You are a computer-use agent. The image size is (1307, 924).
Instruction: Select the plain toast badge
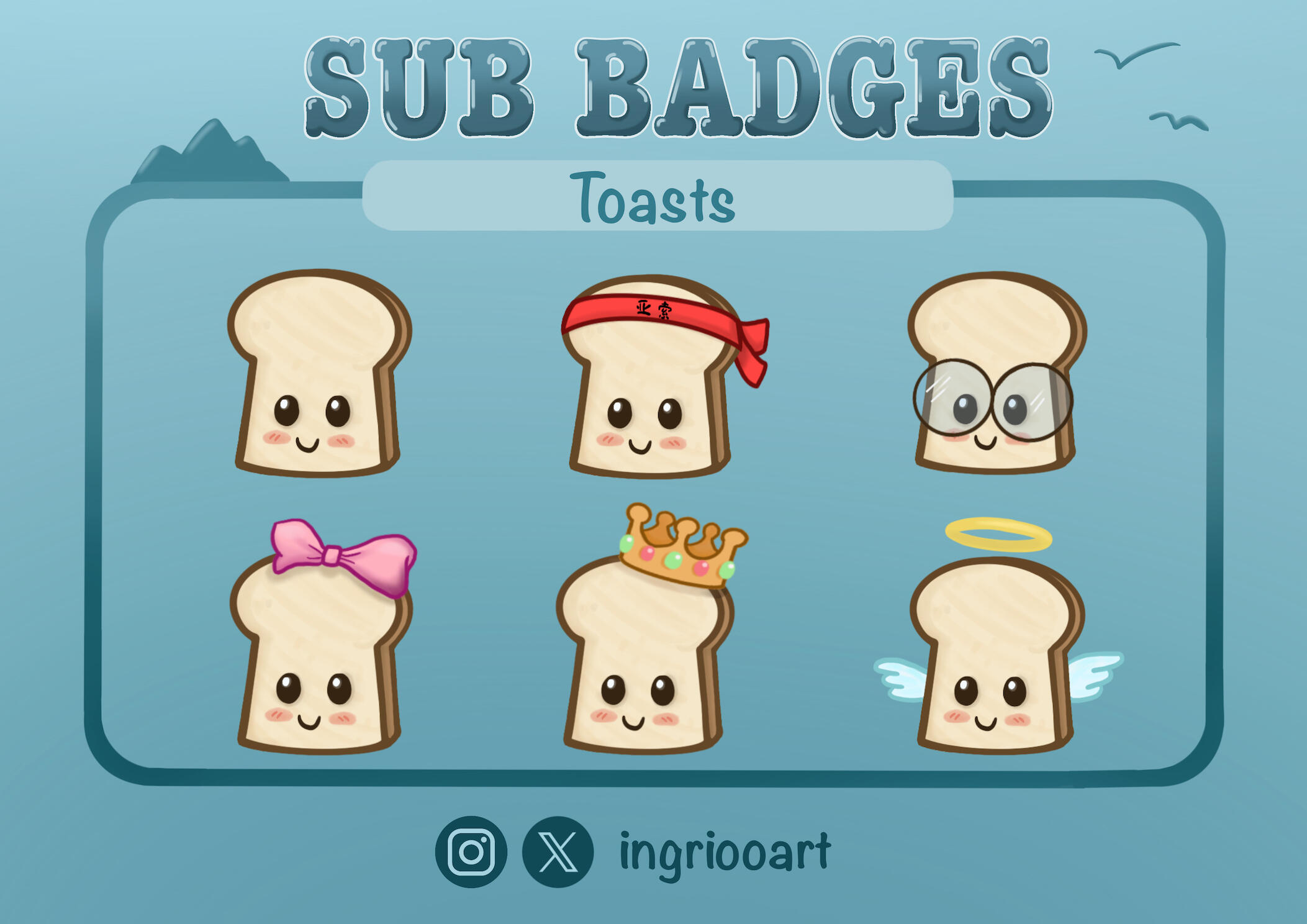coord(318,374)
